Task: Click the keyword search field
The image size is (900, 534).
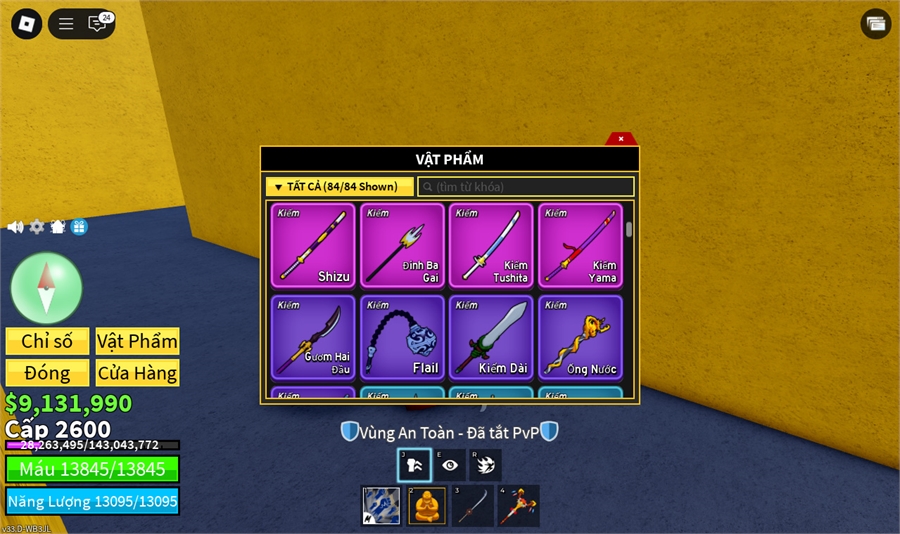Action: (526, 187)
